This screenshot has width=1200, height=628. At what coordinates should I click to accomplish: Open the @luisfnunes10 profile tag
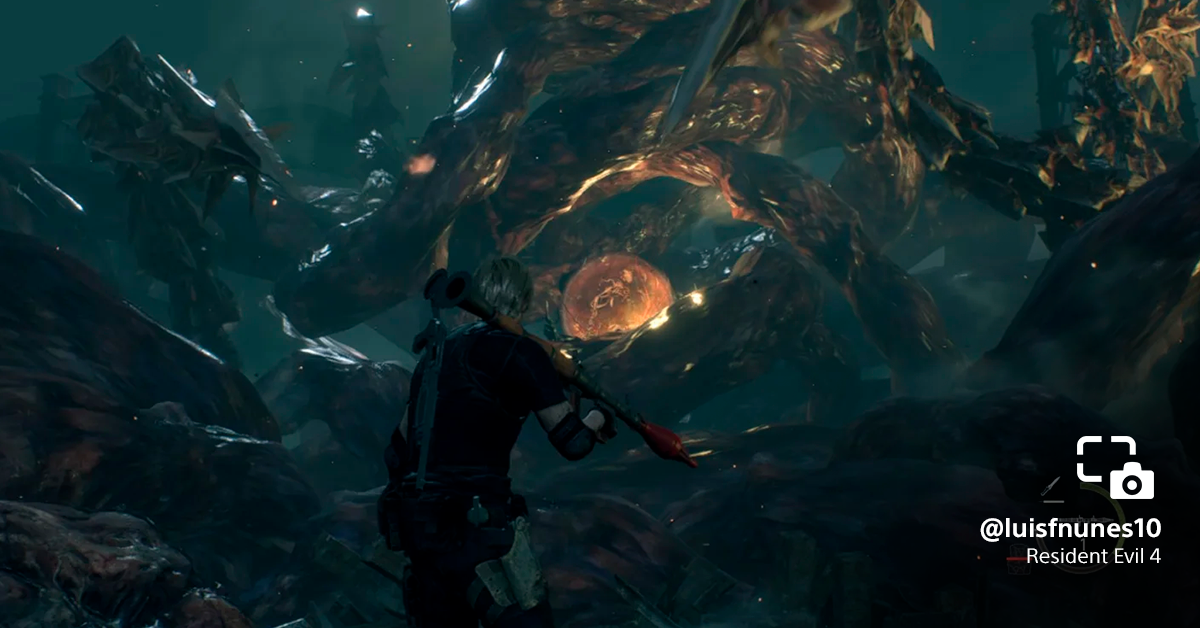(x=1070, y=530)
